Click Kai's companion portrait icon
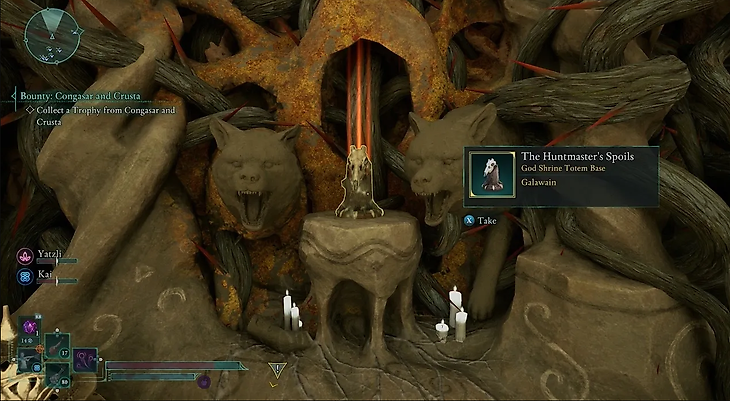 (x=24, y=273)
